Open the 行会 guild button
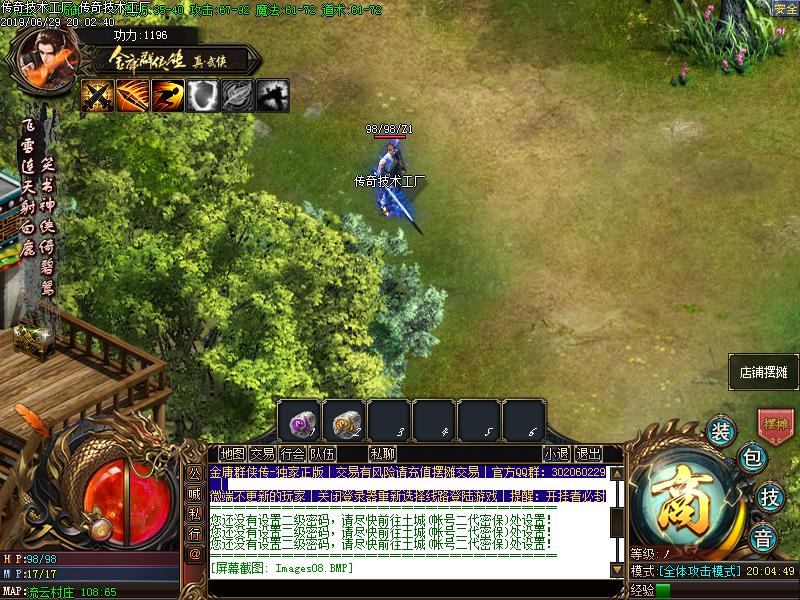 [x=292, y=454]
